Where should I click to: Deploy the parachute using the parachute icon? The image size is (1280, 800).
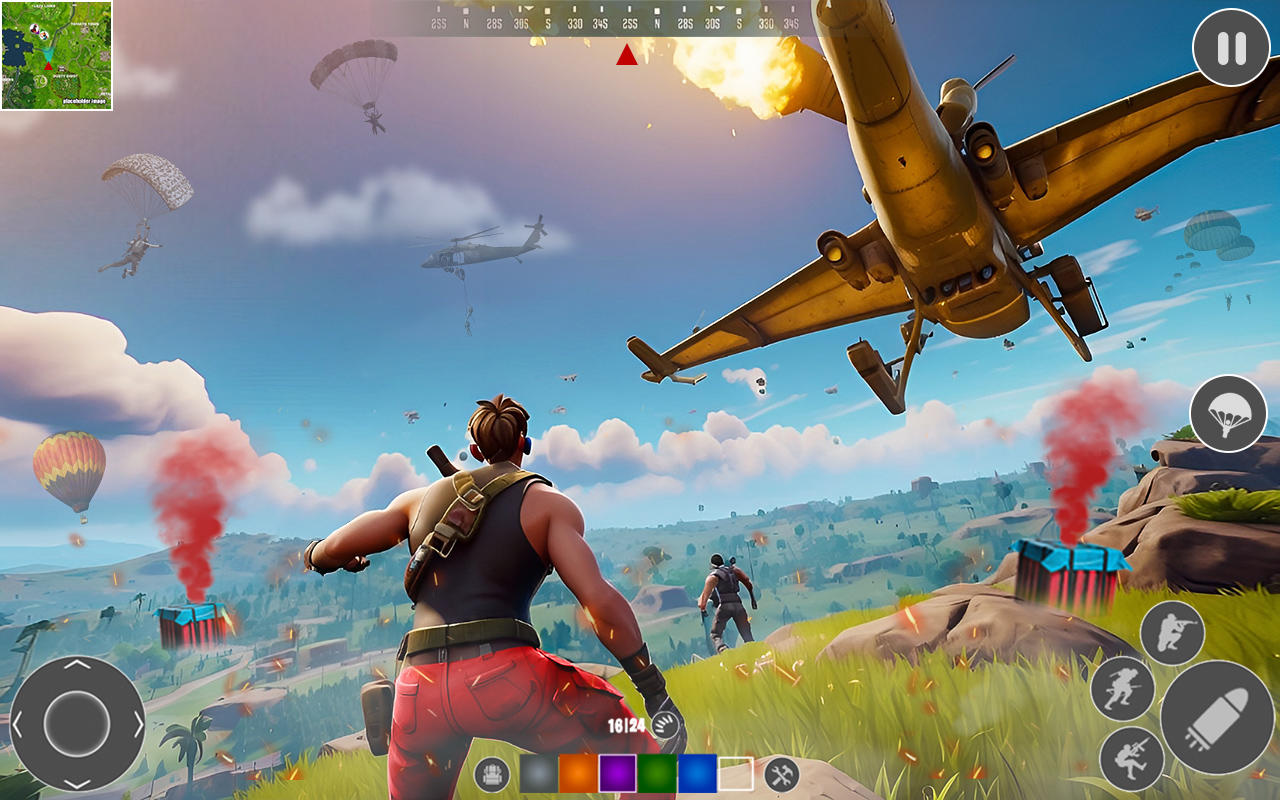(x=1228, y=415)
